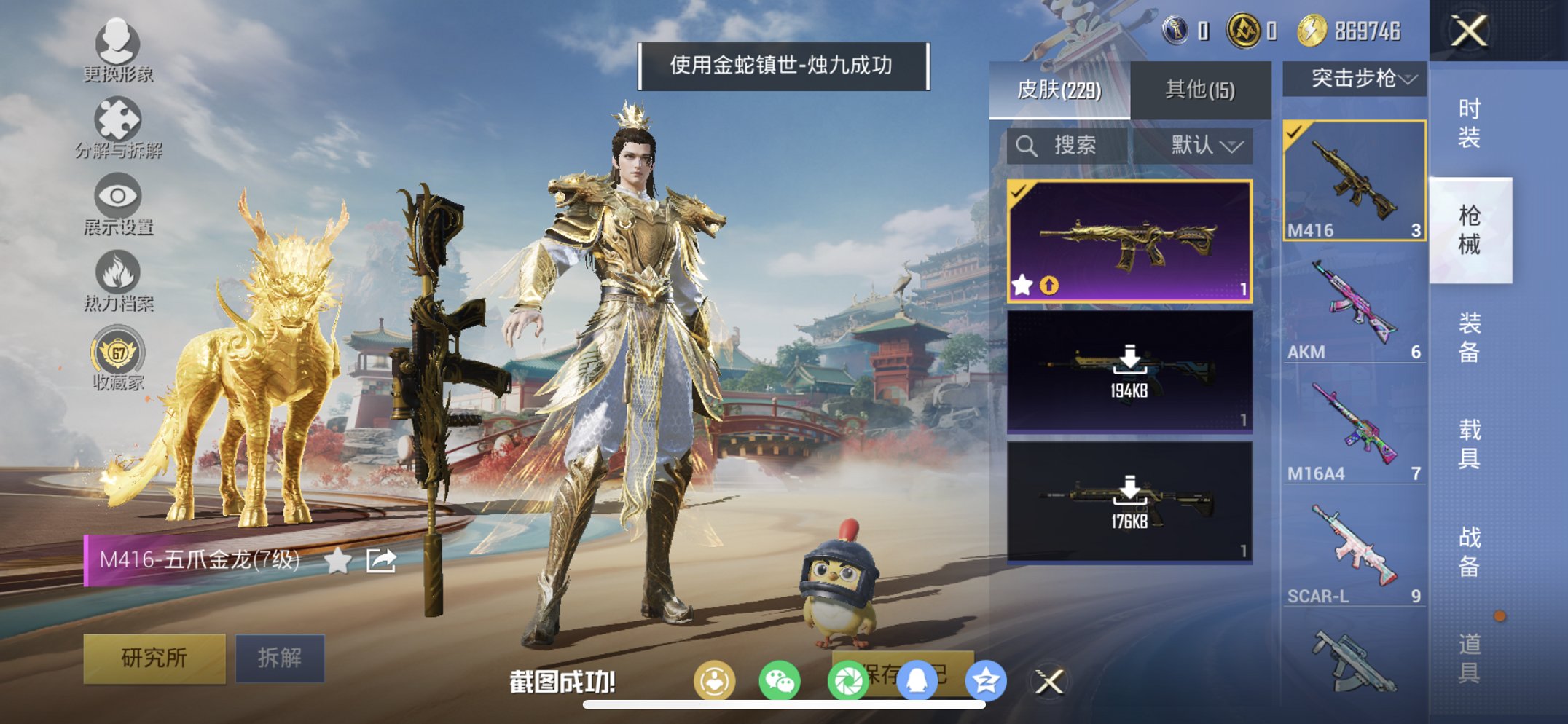The image size is (1568, 724).
Task: Expand the 默认 sort order dropdown
Action: coord(1202,144)
